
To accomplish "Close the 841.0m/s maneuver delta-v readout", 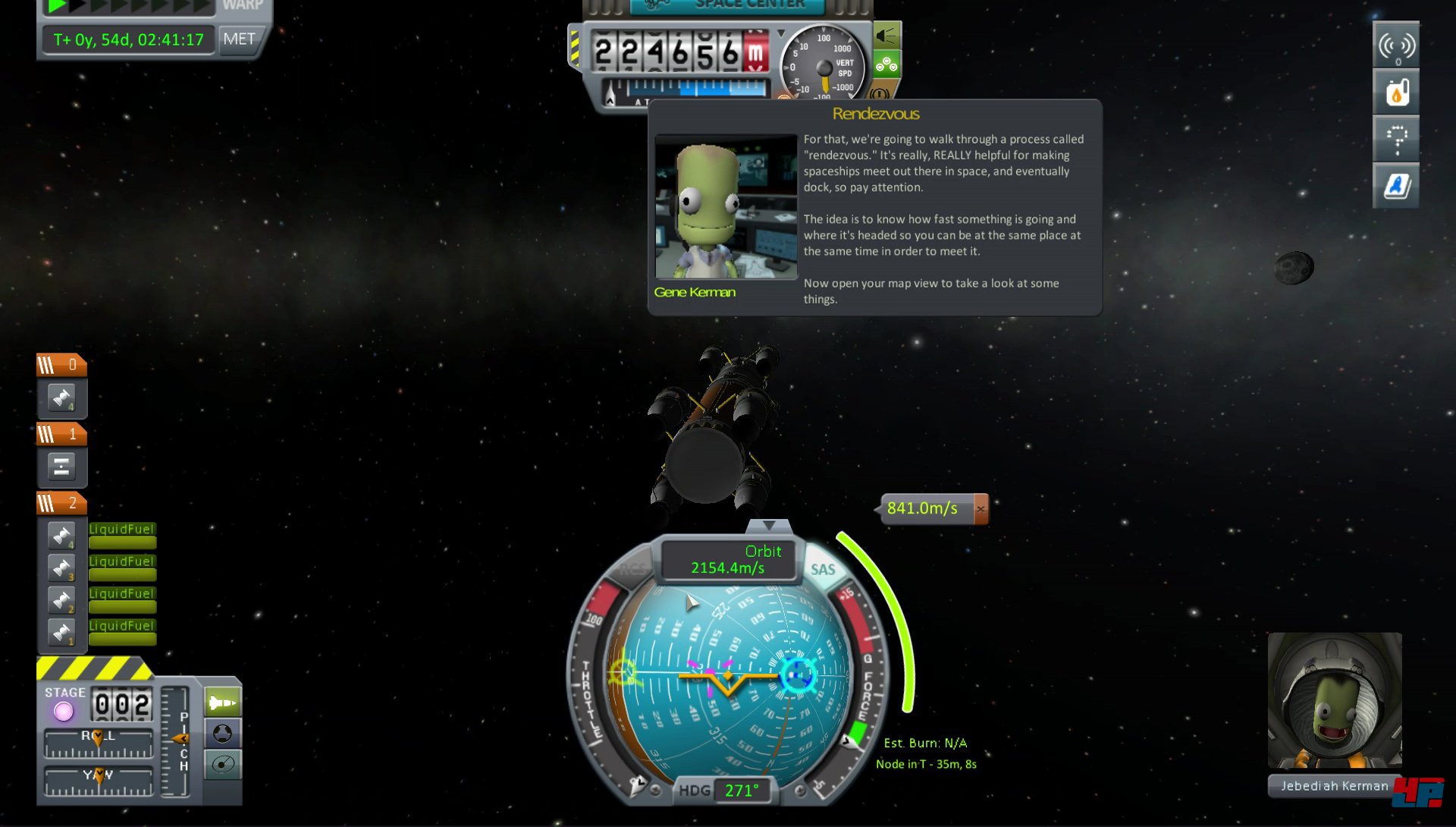I will 981,509.
